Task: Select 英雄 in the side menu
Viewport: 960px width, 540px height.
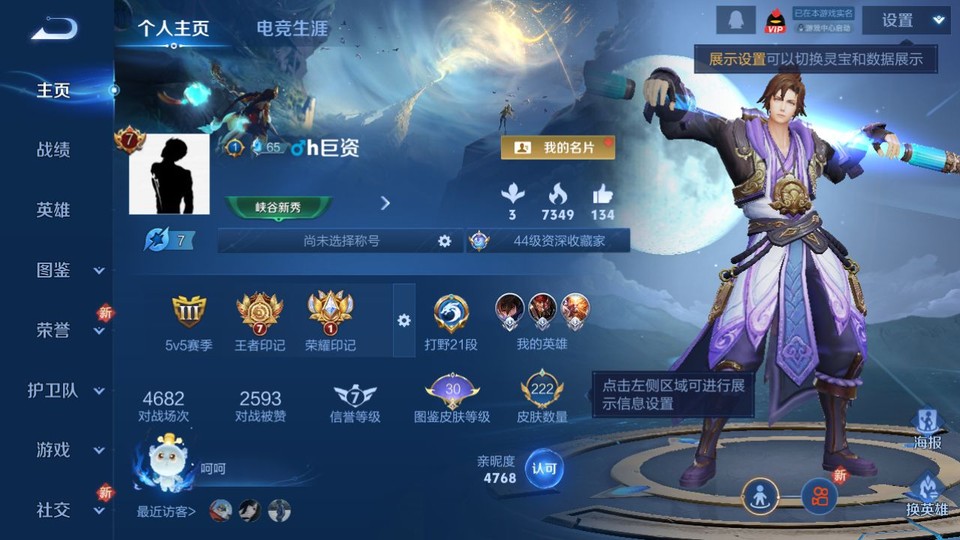Action: (x=54, y=210)
